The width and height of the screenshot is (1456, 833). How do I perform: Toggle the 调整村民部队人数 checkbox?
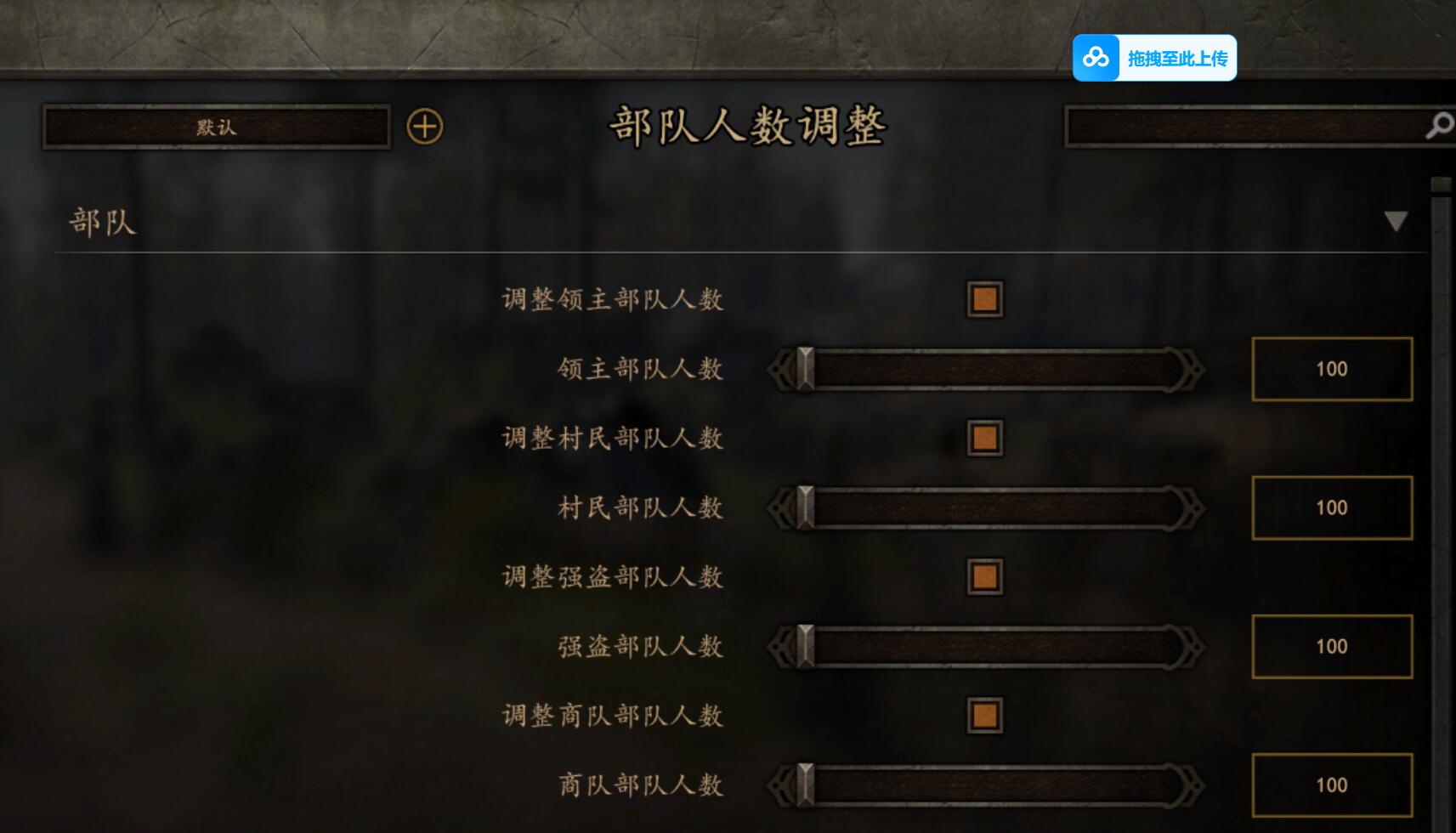(x=983, y=437)
